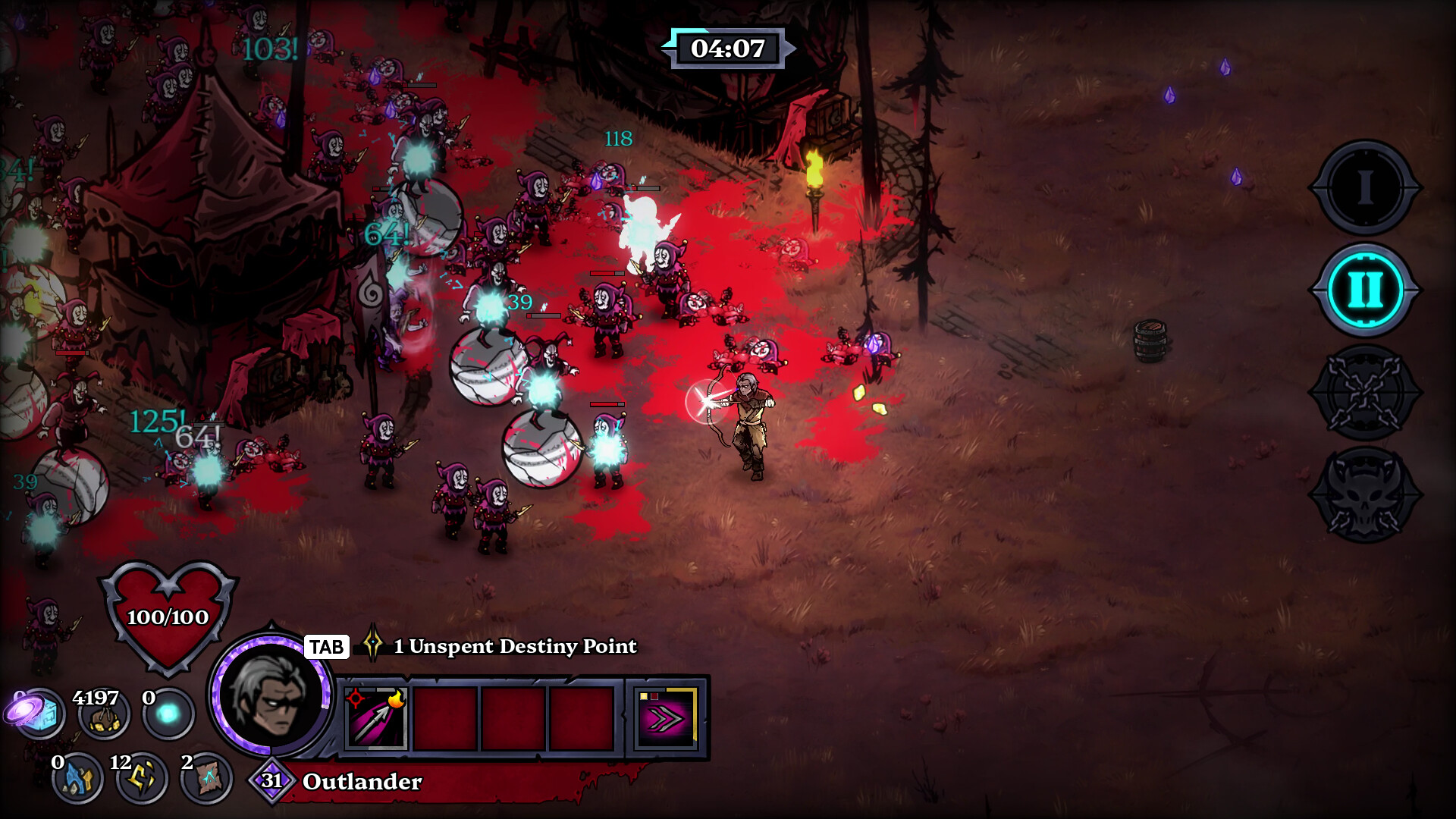Image resolution: width=1456 pixels, height=819 pixels.
Task: Click the cyan soul orb counter icon
Action: point(168,714)
